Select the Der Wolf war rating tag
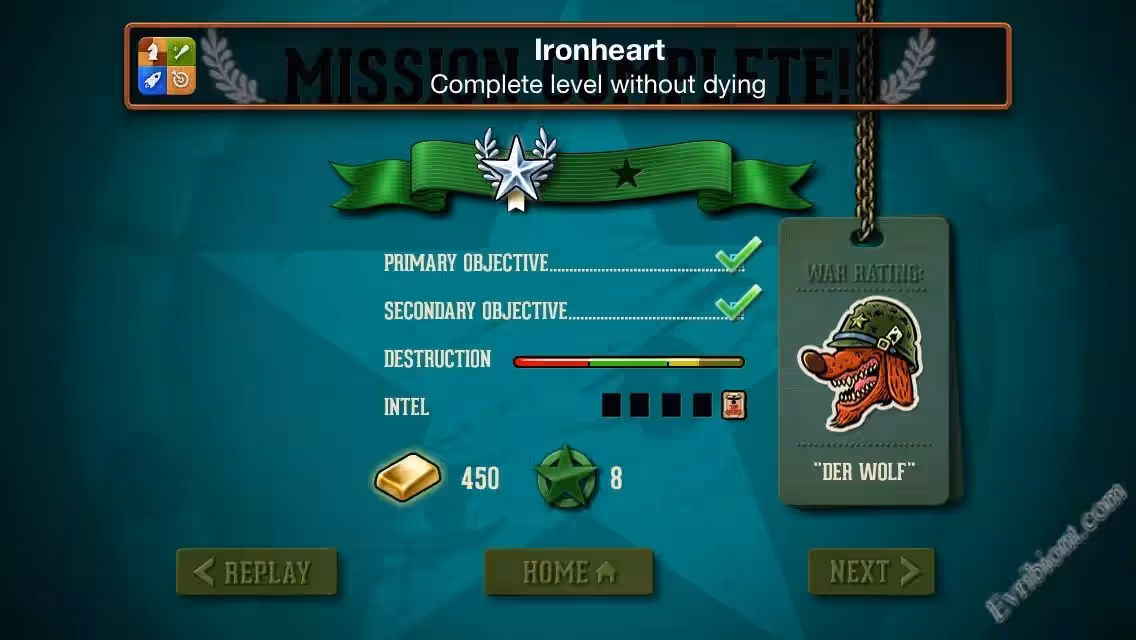 863,361
